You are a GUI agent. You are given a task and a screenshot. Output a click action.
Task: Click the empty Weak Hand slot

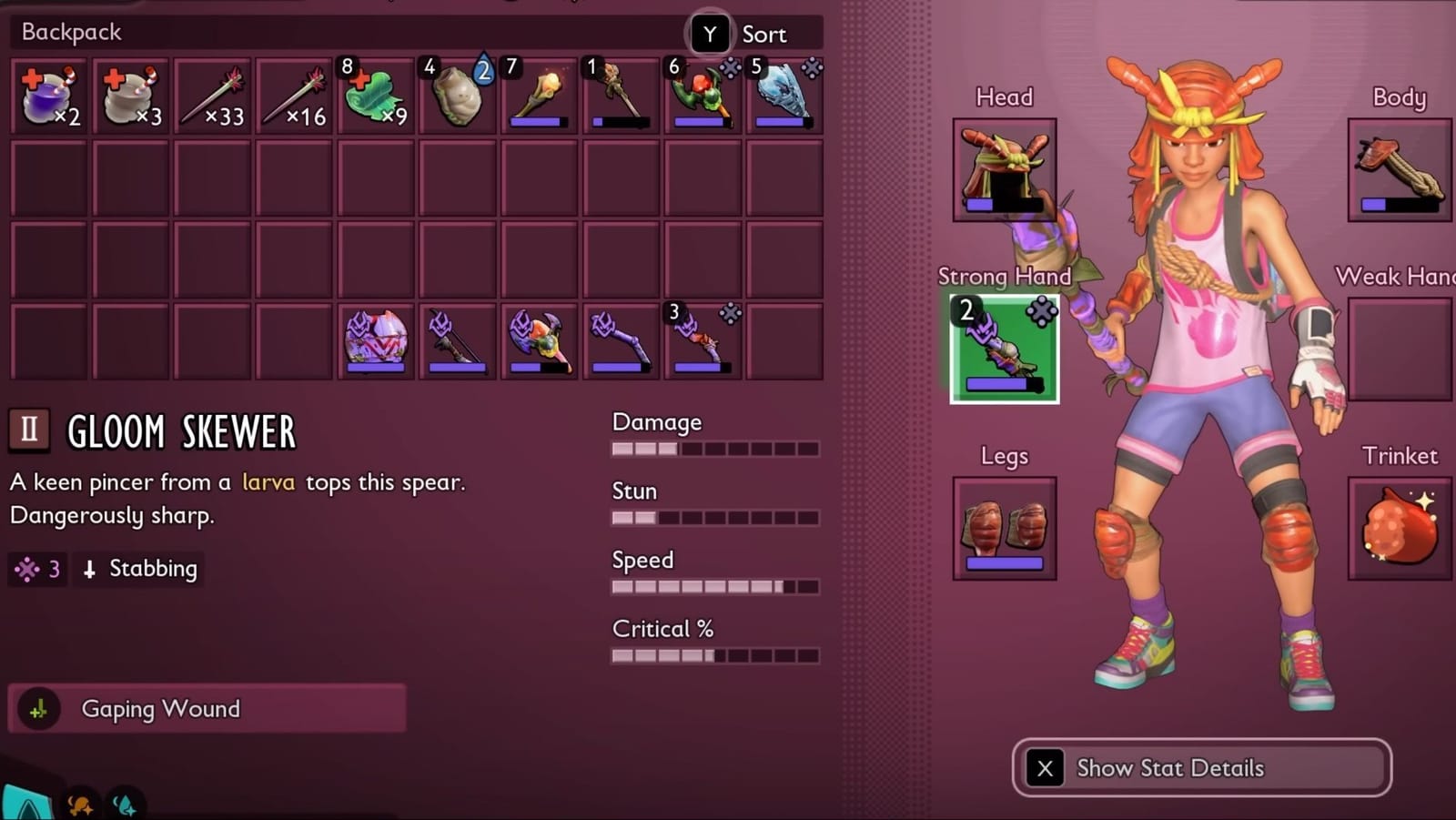click(x=1399, y=350)
